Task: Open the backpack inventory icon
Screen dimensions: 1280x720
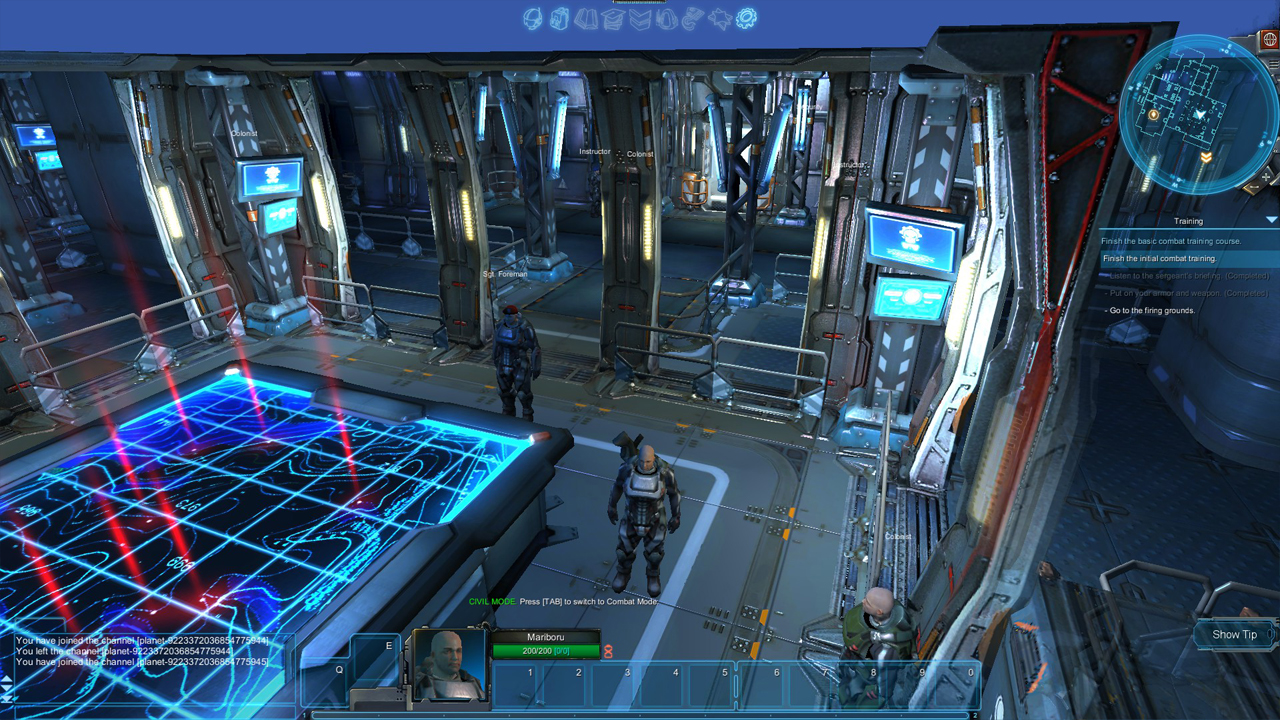Action: [559, 17]
